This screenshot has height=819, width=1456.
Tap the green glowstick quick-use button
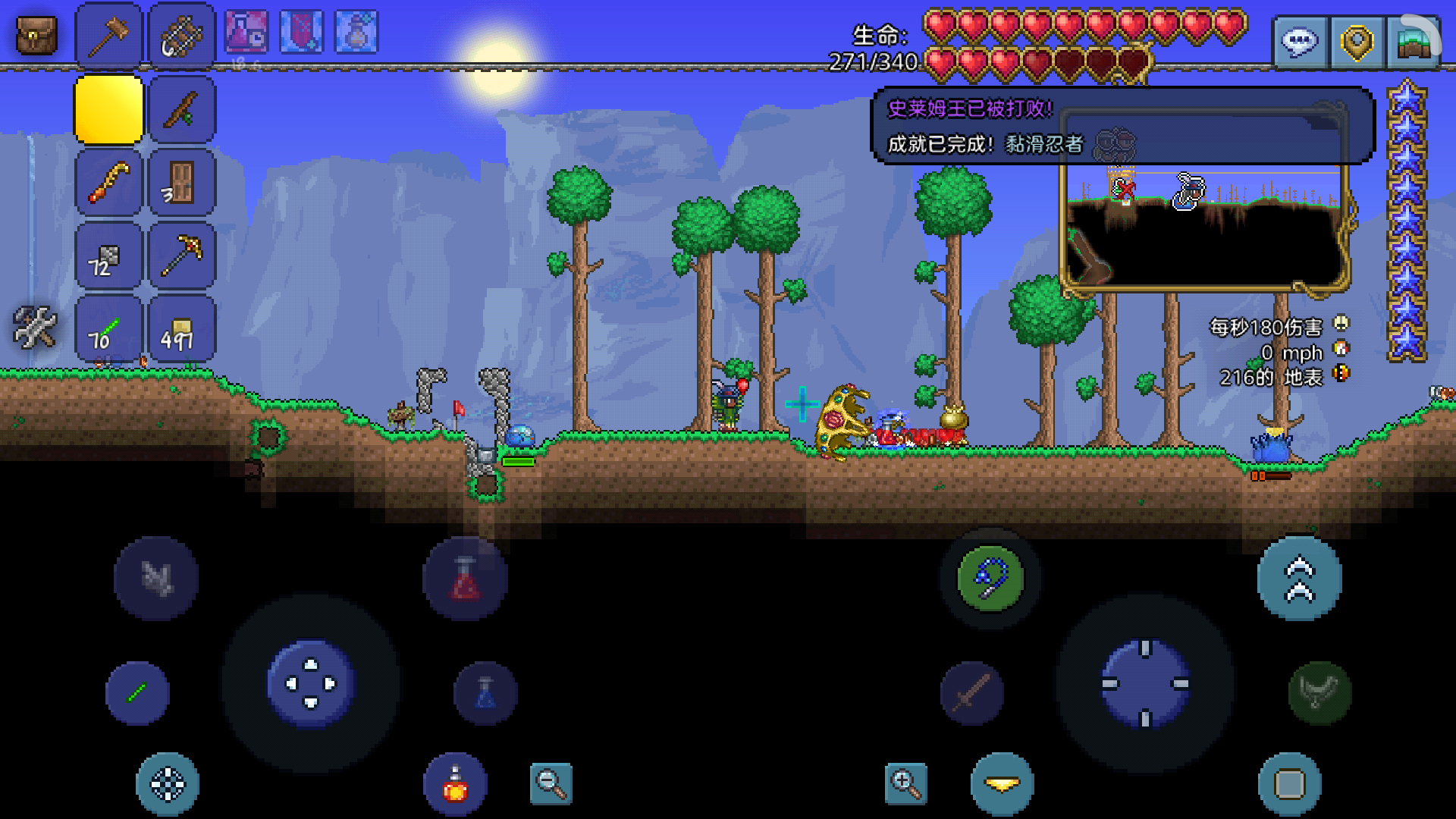pyautogui.click(x=137, y=693)
